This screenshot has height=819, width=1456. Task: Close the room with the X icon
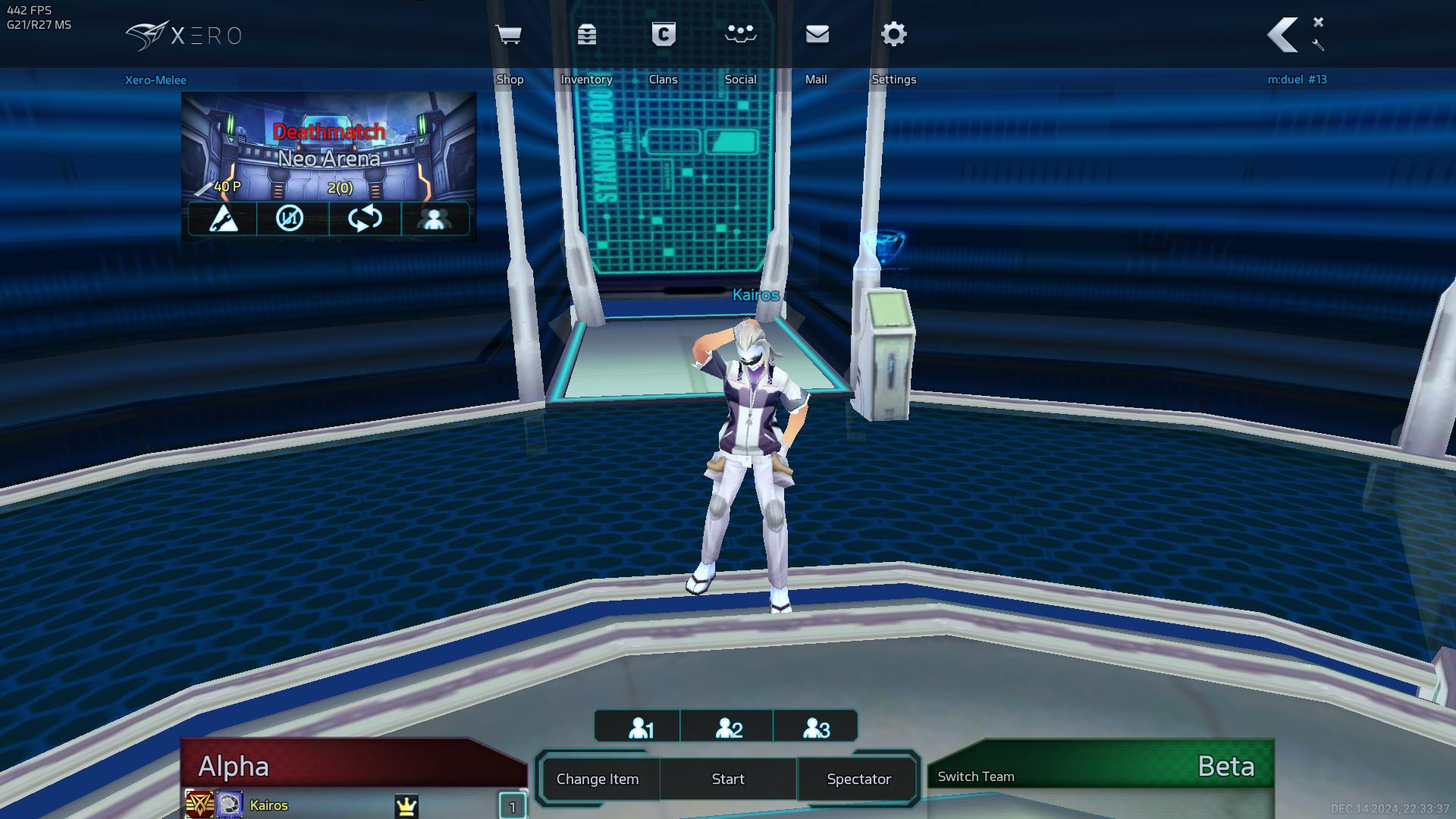coord(1319,22)
